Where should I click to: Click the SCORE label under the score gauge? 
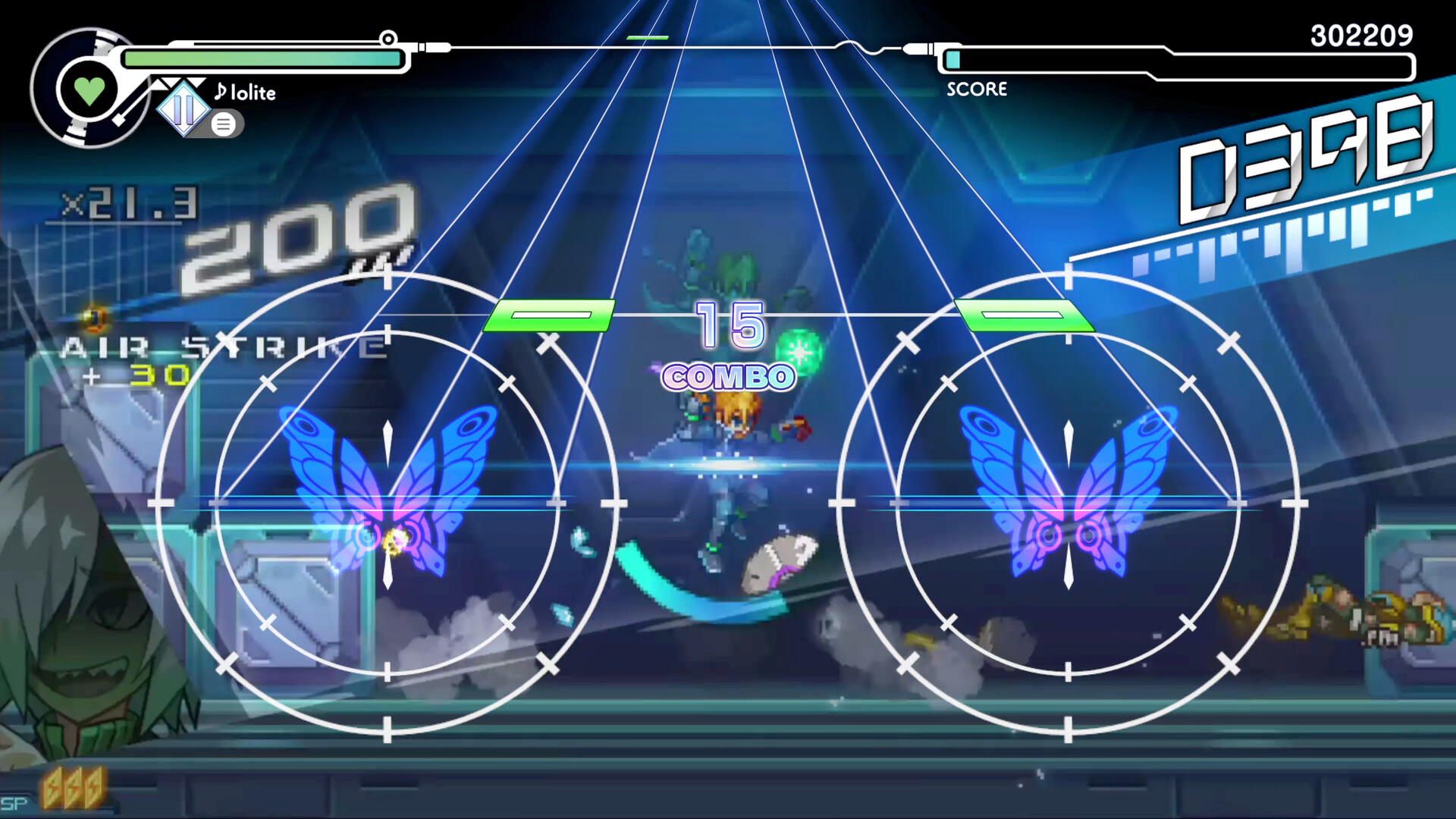point(977,89)
